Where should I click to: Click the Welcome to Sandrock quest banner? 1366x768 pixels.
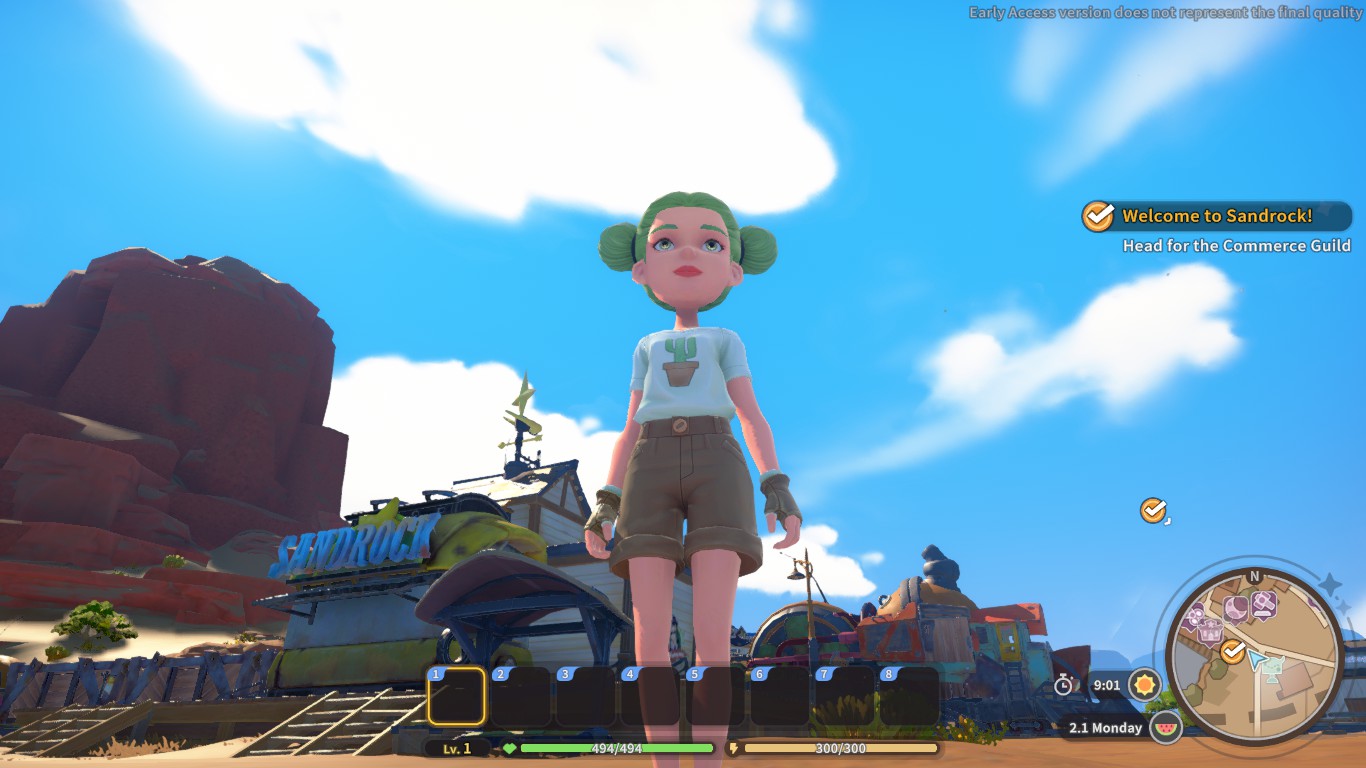pyautogui.click(x=1215, y=215)
